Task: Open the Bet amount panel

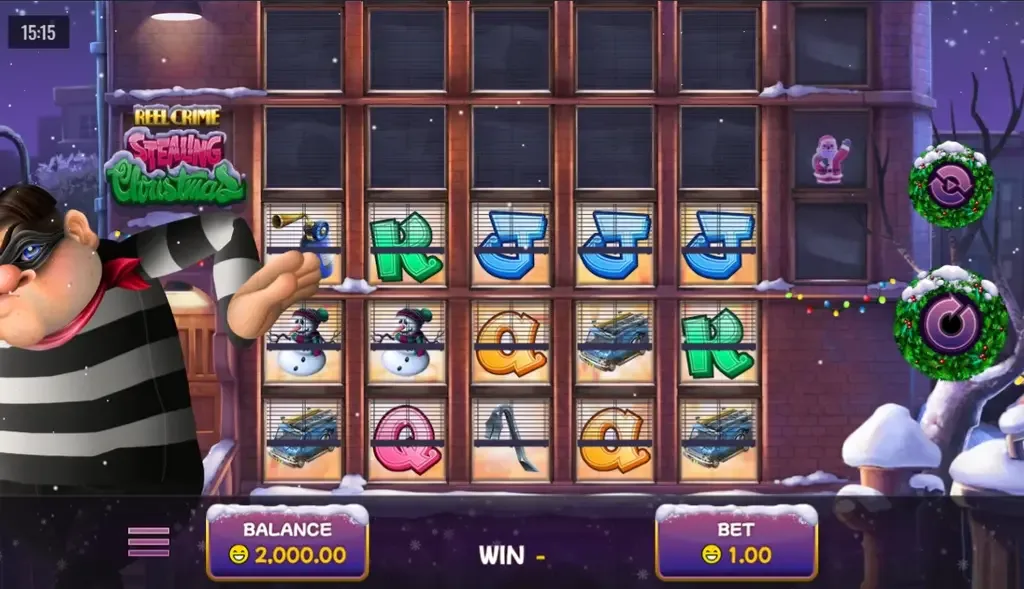Action: point(736,543)
